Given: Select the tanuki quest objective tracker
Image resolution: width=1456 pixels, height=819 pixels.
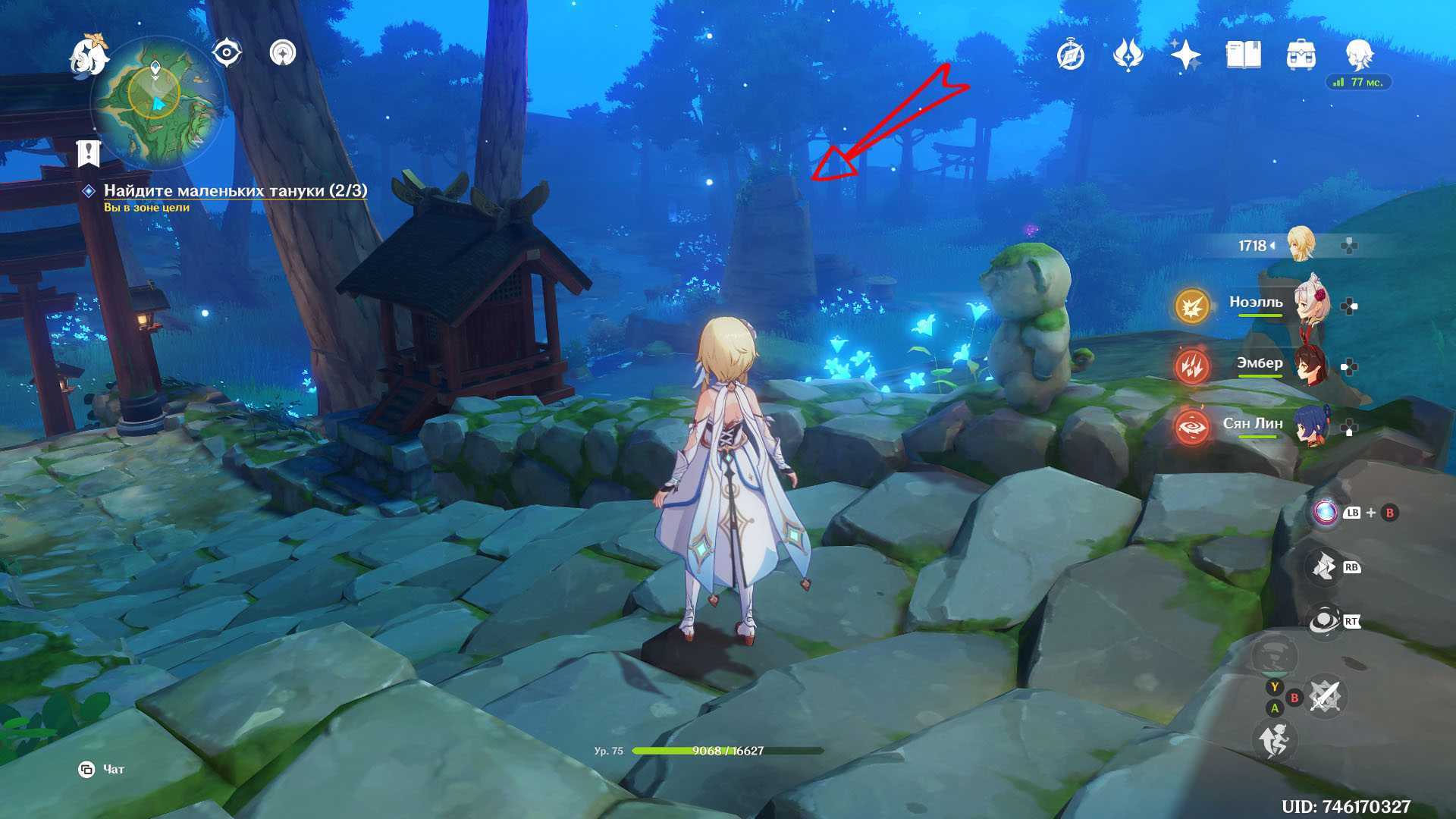Looking at the screenshot, I should click(x=235, y=191).
